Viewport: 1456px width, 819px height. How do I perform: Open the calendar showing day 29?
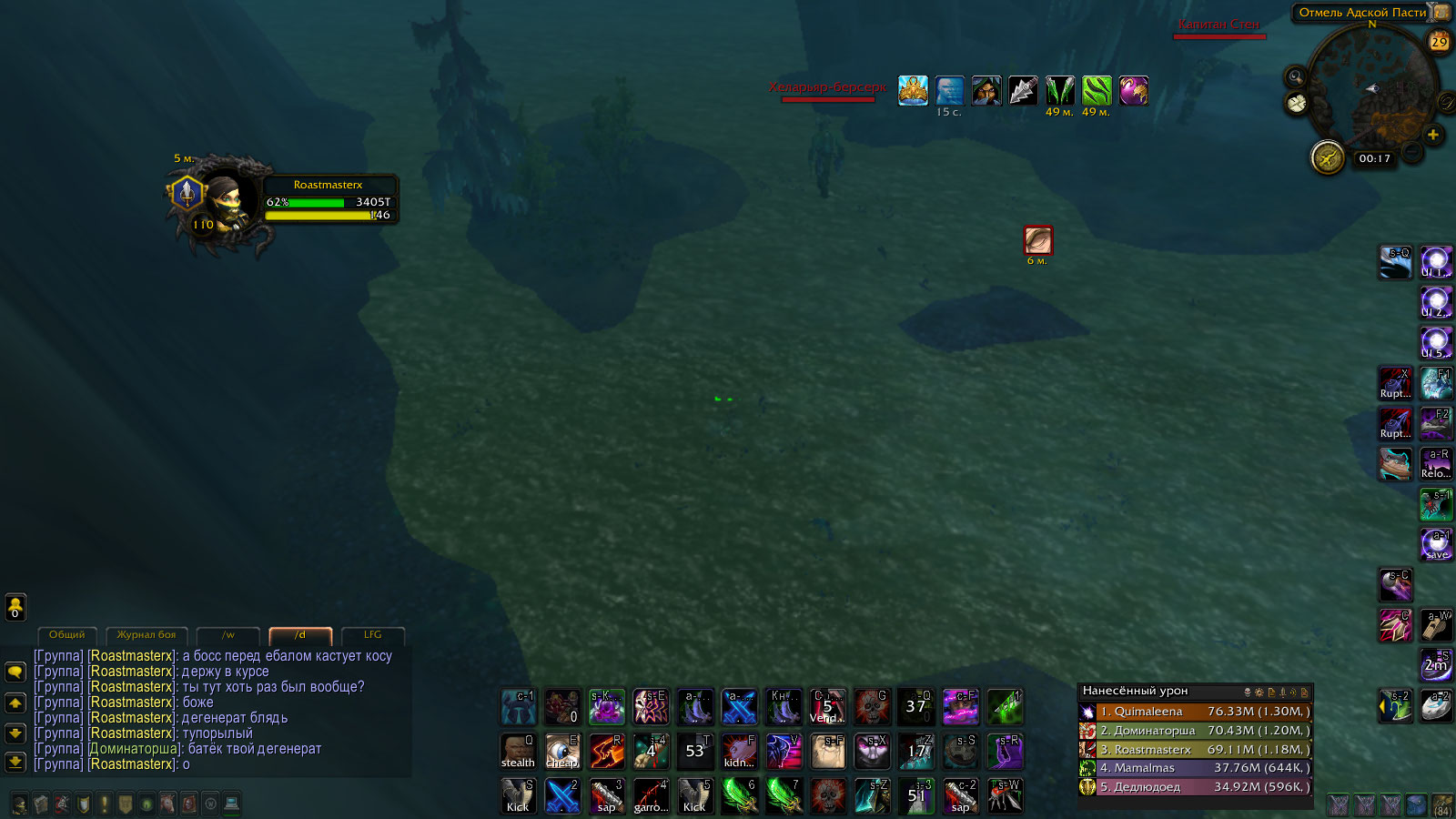point(1439,42)
